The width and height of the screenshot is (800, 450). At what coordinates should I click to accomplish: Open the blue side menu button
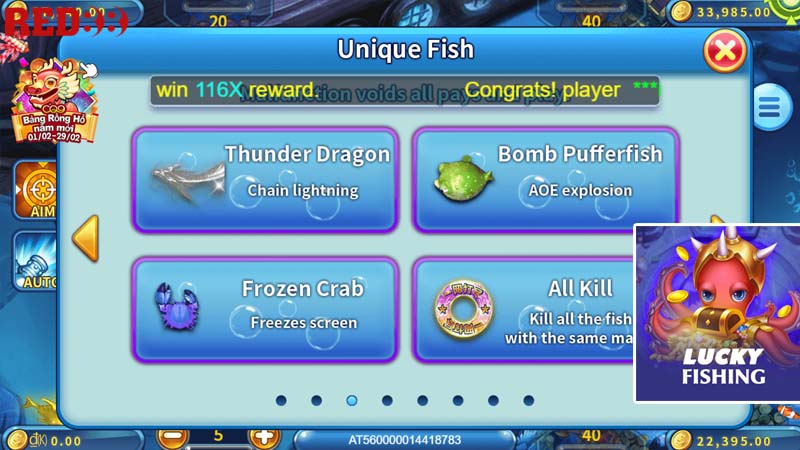(x=771, y=107)
